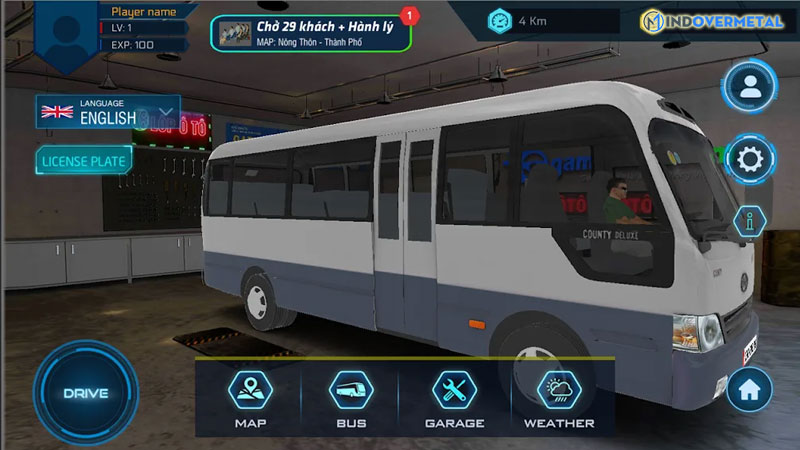800x450 pixels.
Task: Open the BUS selection menu
Action: coord(351,399)
